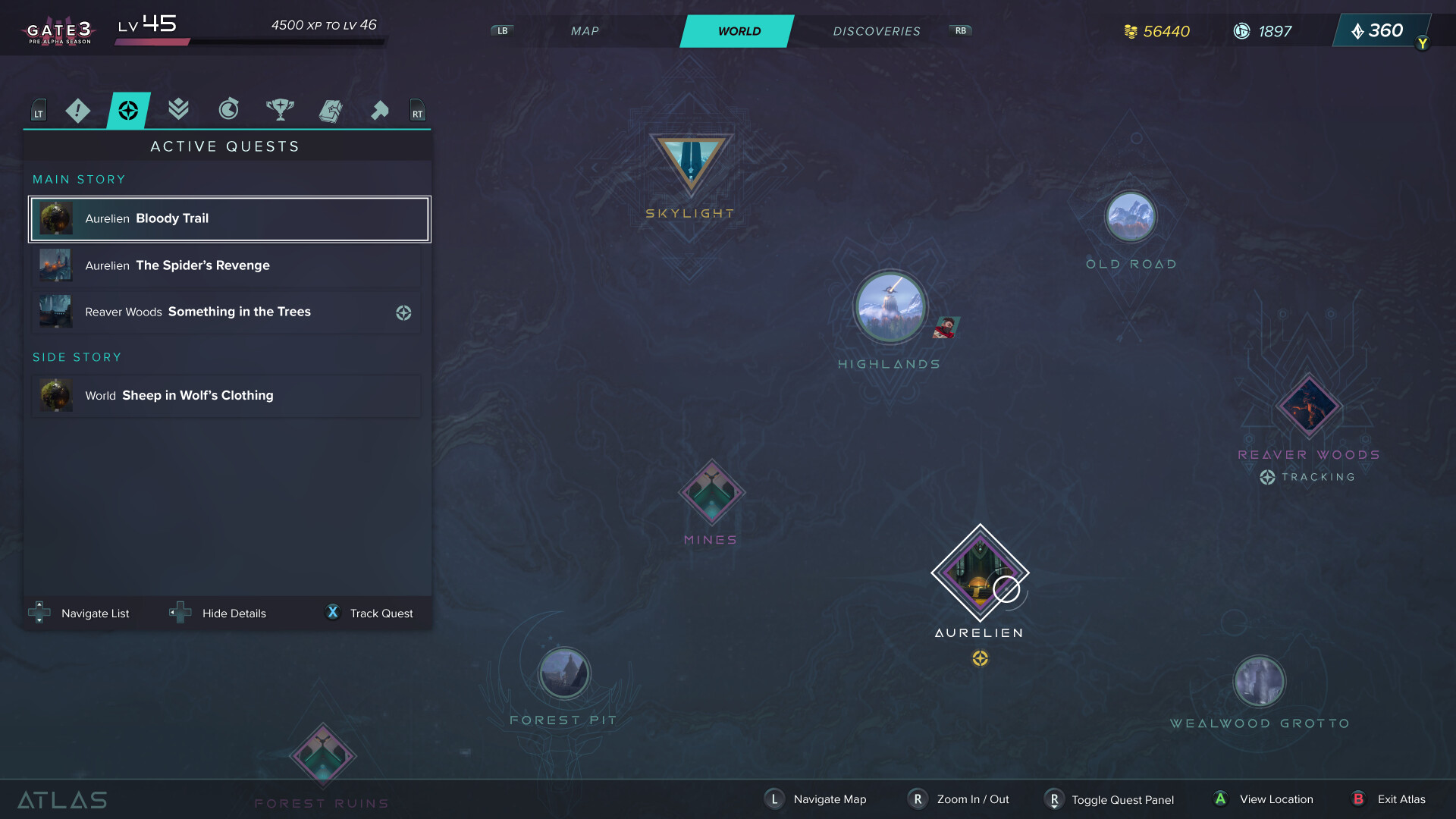The image size is (1456, 819).
Task: Click the XP progress bar under level 45
Action: 250,42
